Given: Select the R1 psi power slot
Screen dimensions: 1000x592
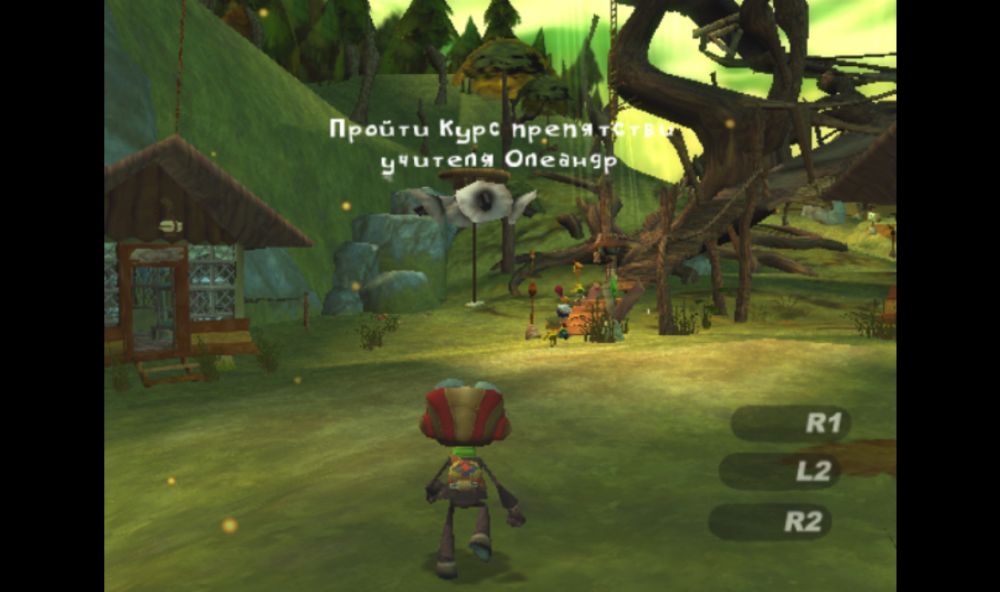Looking at the screenshot, I should (x=791, y=423).
